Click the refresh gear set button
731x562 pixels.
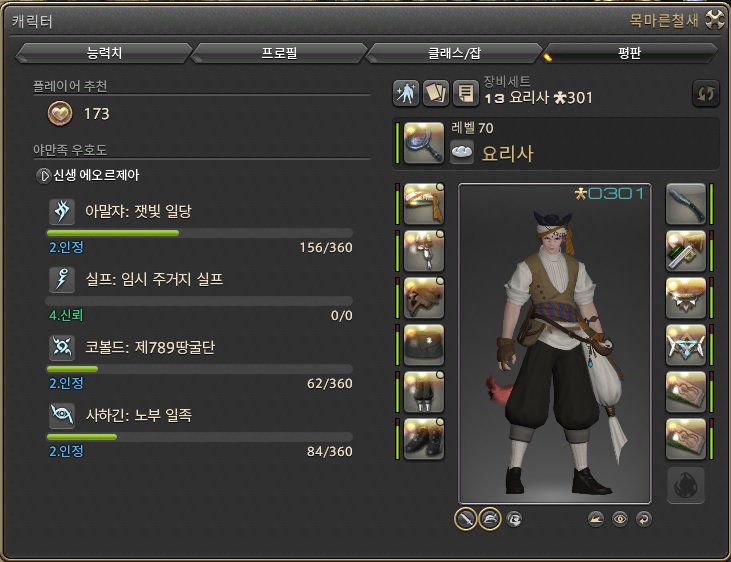click(x=706, y=93)
